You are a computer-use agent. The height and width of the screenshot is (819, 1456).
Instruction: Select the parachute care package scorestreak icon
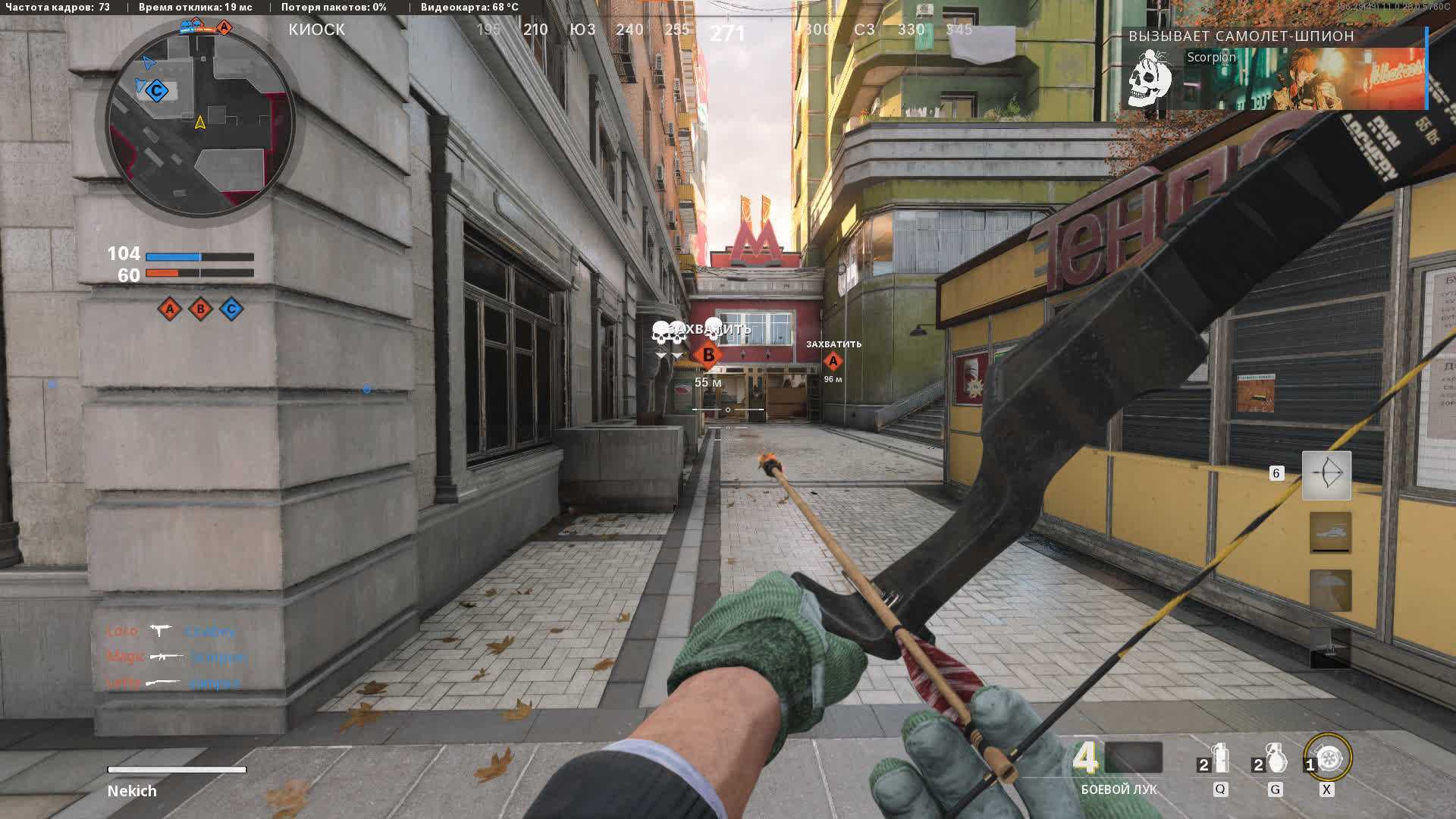1330,591
